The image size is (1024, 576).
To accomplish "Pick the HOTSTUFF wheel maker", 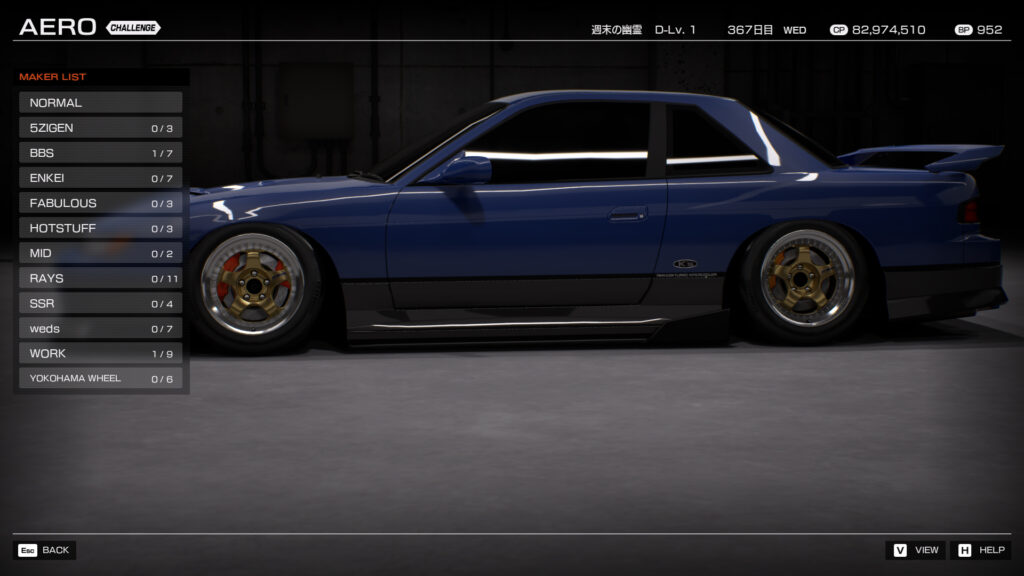I will [100, 228].
